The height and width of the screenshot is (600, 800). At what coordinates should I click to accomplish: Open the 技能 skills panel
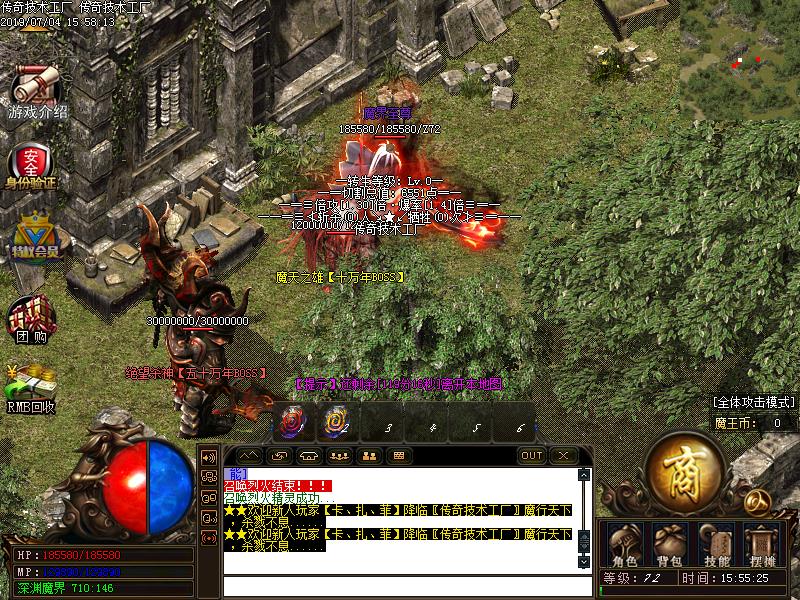[716, 543]
